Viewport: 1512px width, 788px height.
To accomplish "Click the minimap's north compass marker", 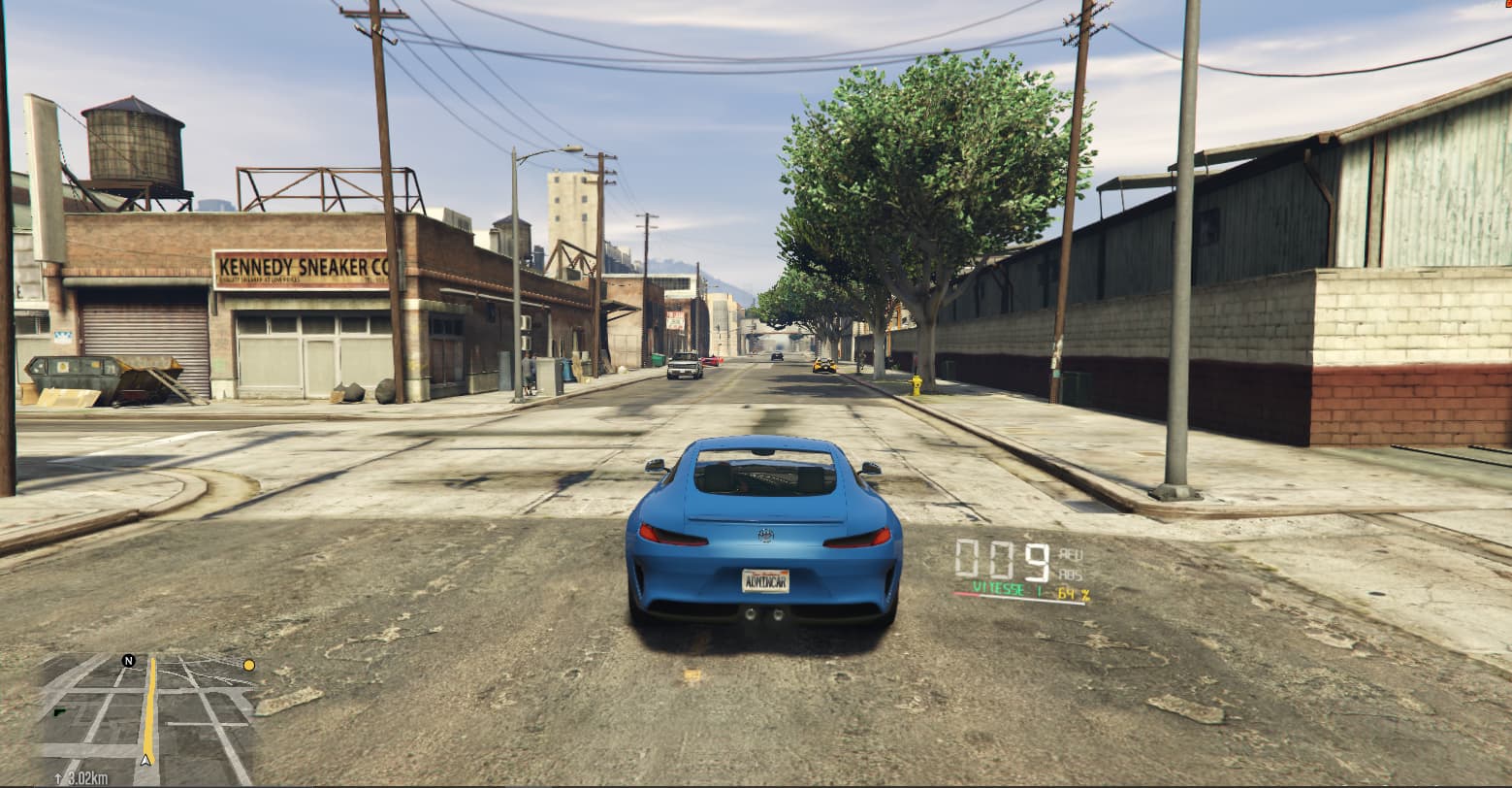I will click(x=128, y=661).
